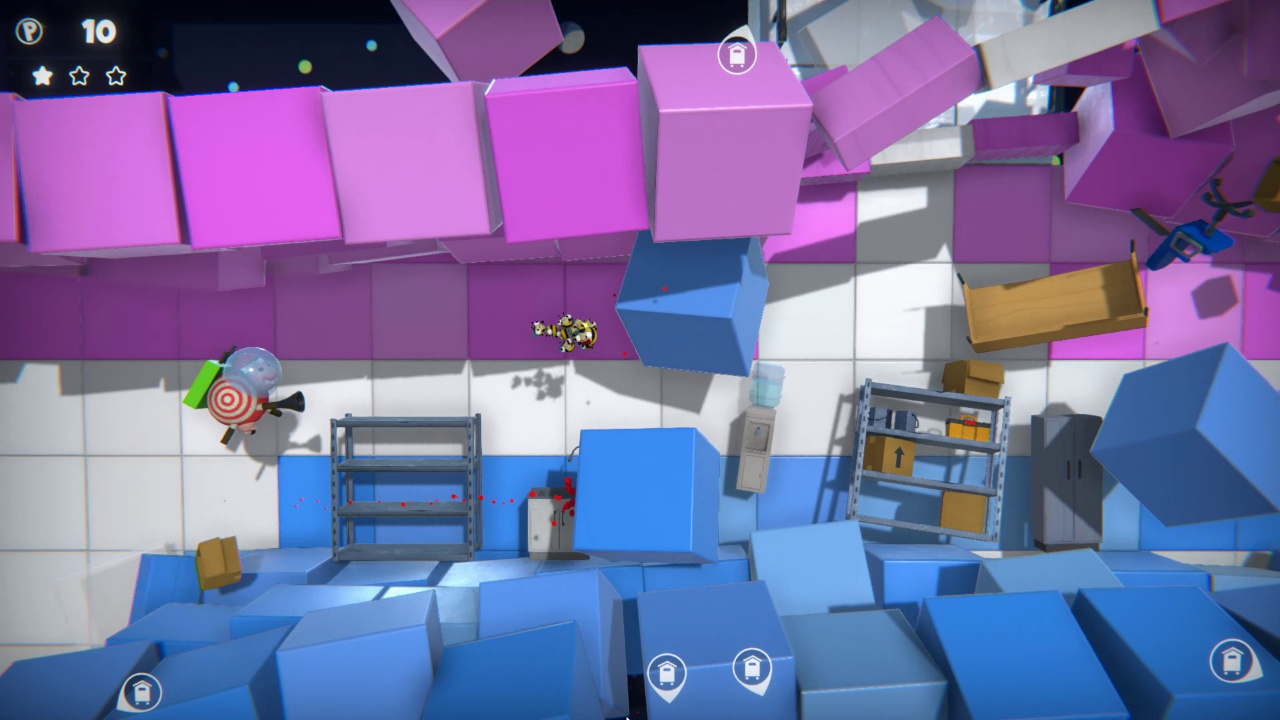Click the truck pin marker at top center
The height and width of the screenshot is (720, 1280).
[x=737, y=57]
